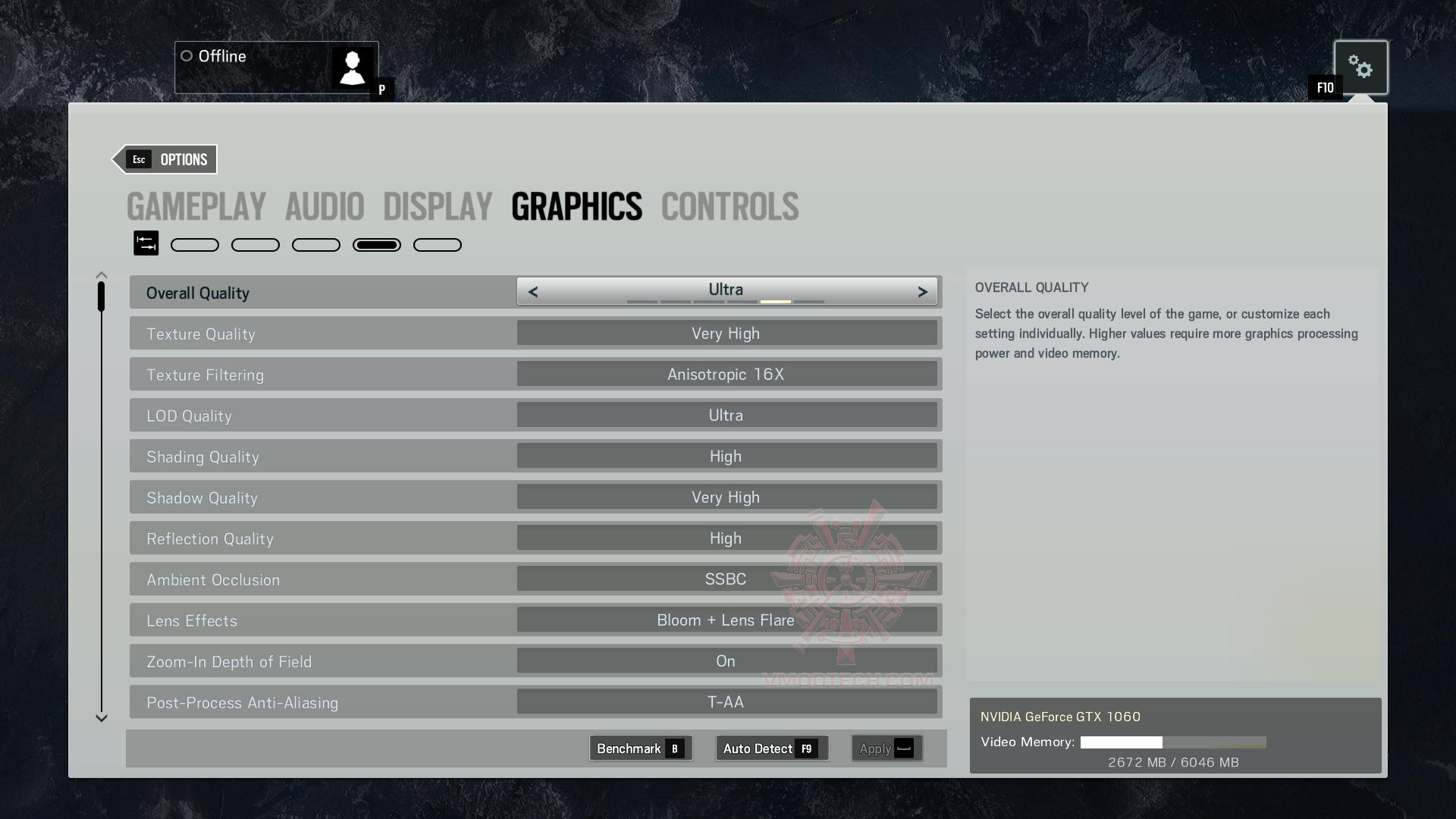Click the Overall Quality level bar

click(726, 300)
